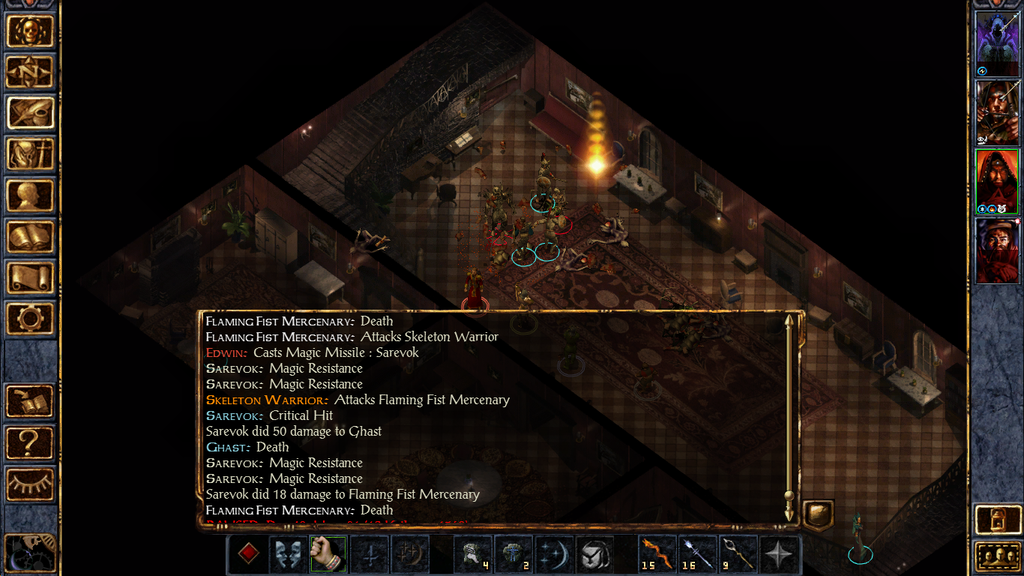
Task: Select all party members button
Action: coord(997,555)
